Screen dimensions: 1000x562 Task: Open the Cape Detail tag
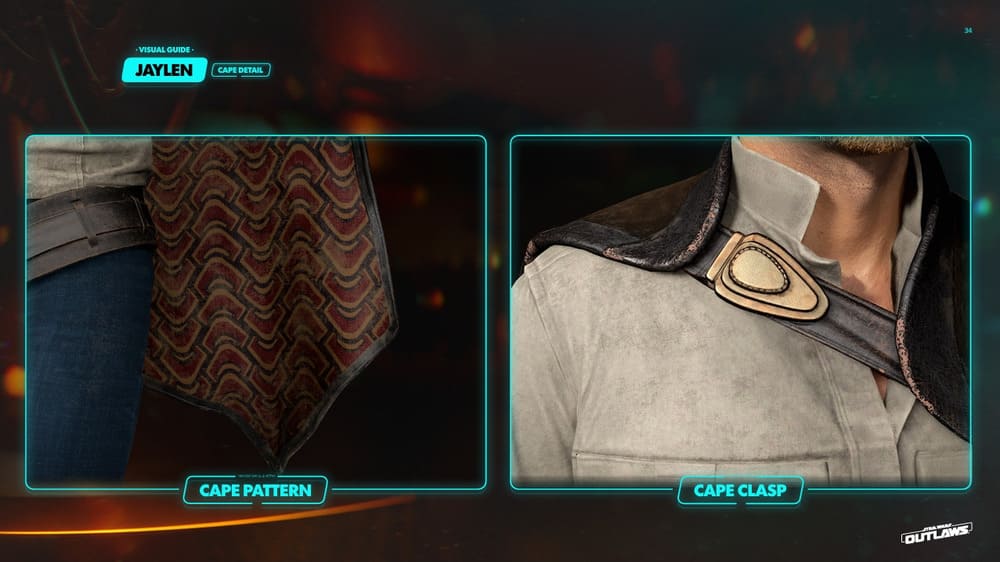click(240, 70)
